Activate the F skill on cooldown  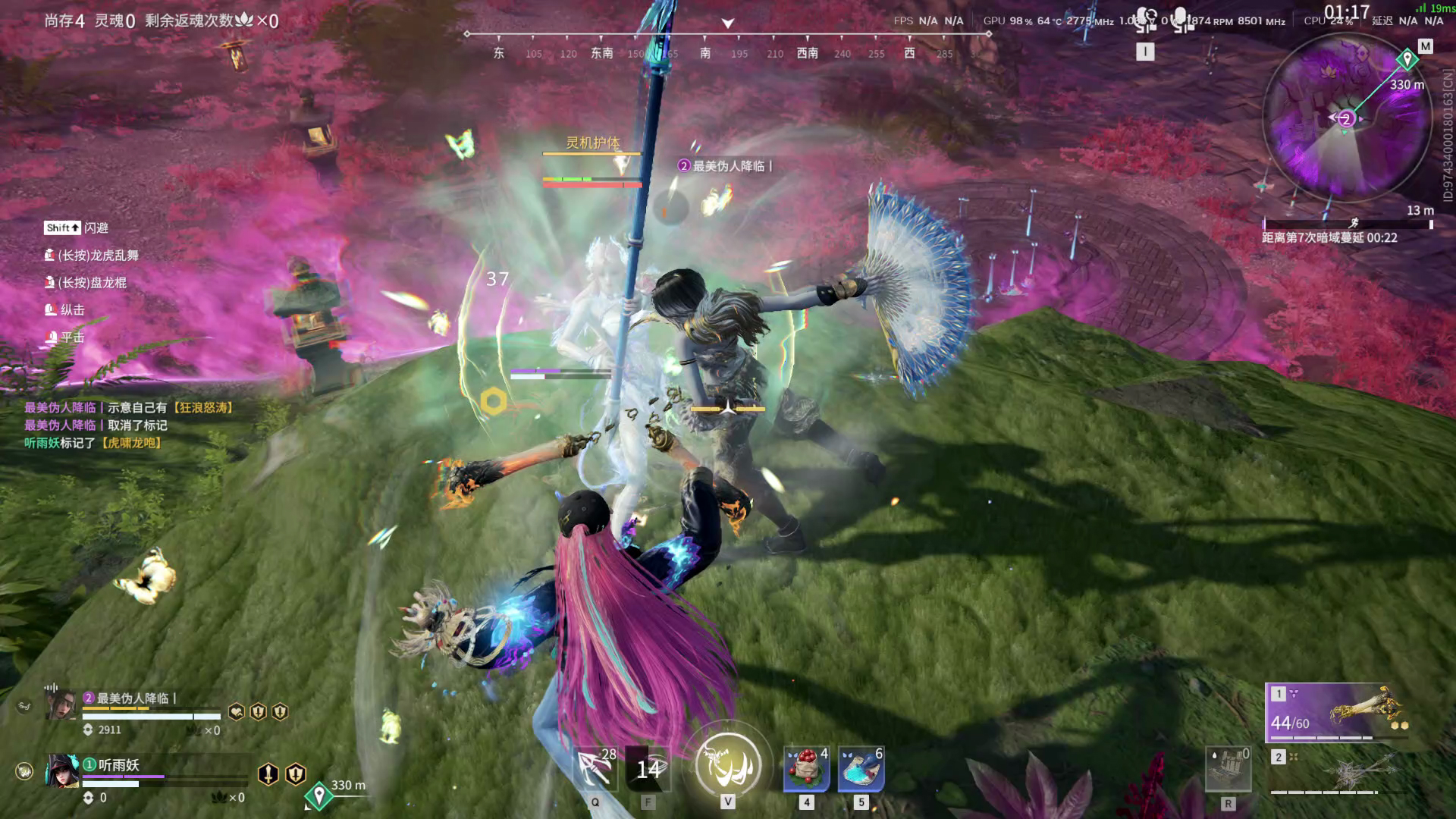pyautogui.click(x=647, y=769)
